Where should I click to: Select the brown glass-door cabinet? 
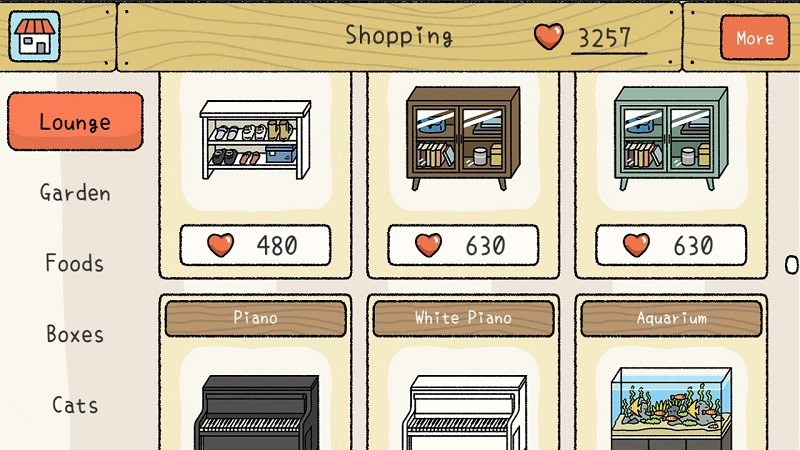click(463, 138)
